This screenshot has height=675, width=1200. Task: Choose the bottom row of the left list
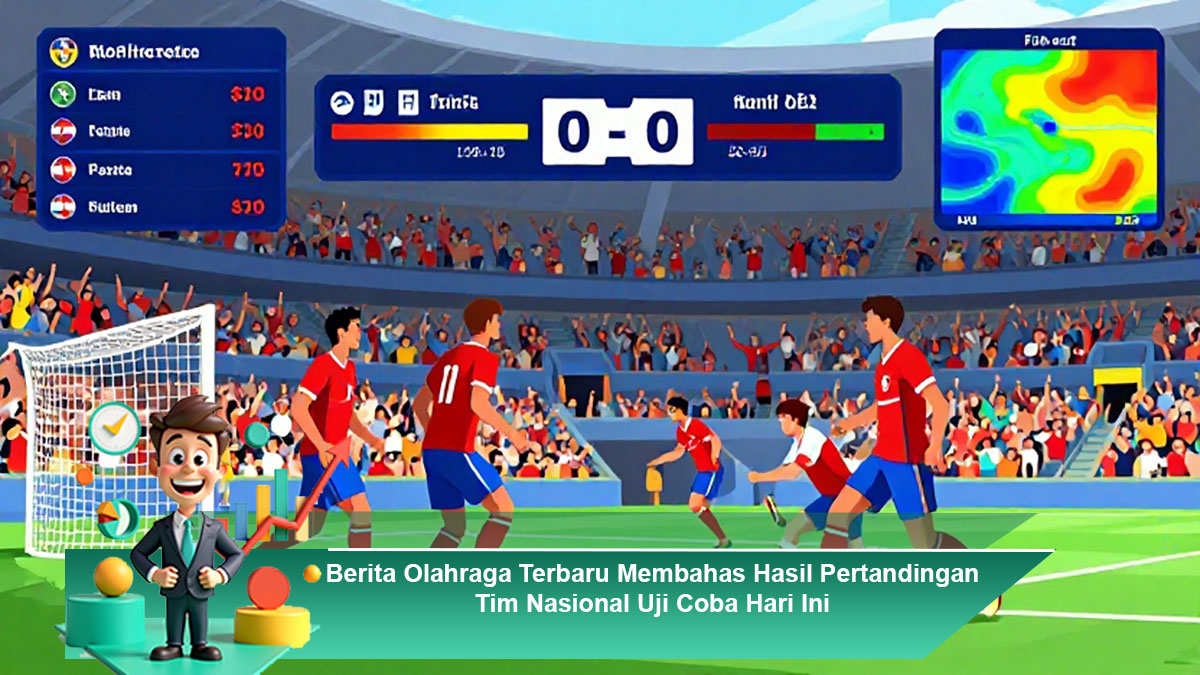(x=158, y=207)
